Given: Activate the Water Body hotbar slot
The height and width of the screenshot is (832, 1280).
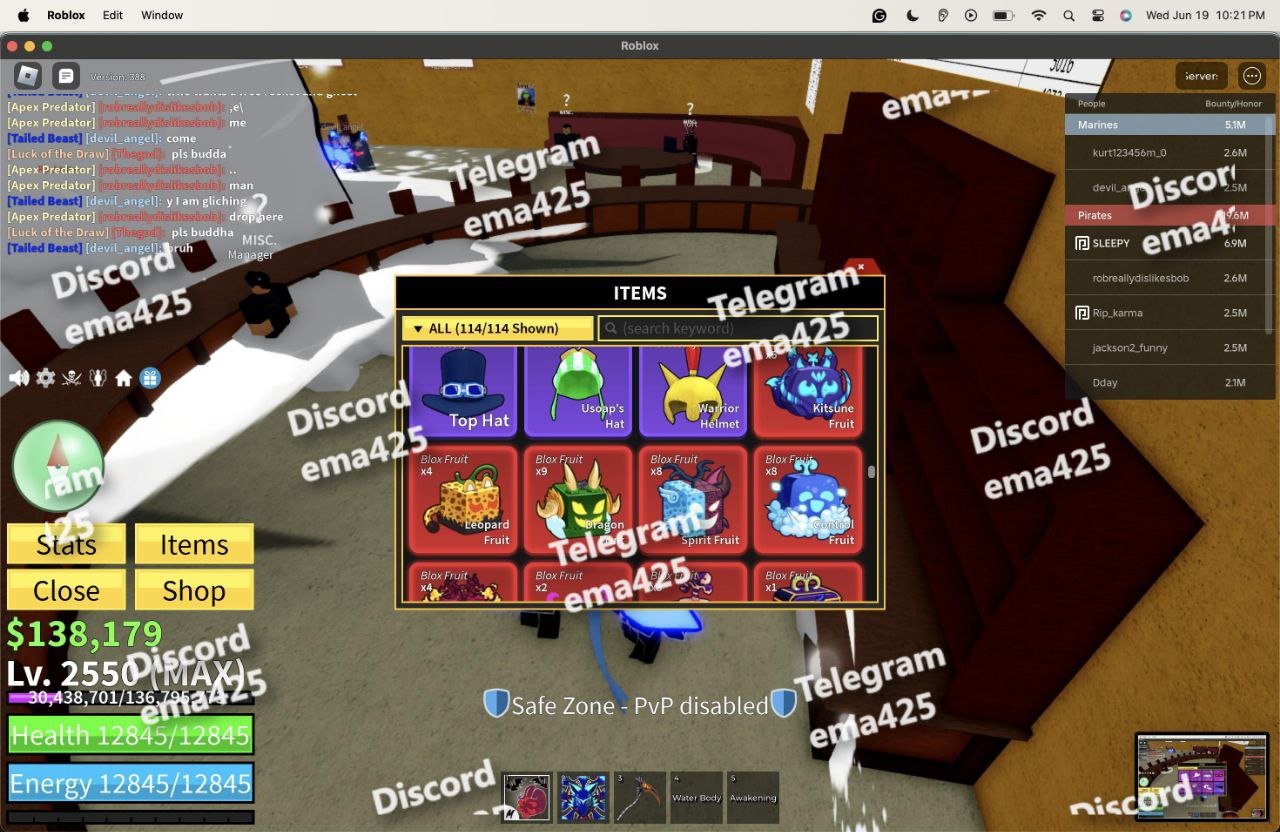Looking at the screenshot, I should click(696, 797).
